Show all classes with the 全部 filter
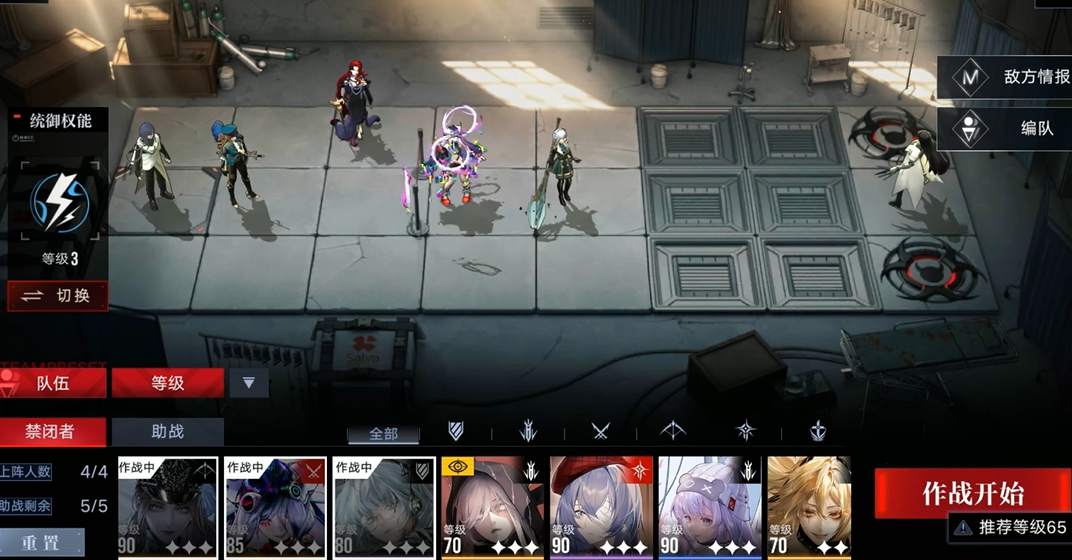Screen dimensions: 1072x560 point(383,433)
